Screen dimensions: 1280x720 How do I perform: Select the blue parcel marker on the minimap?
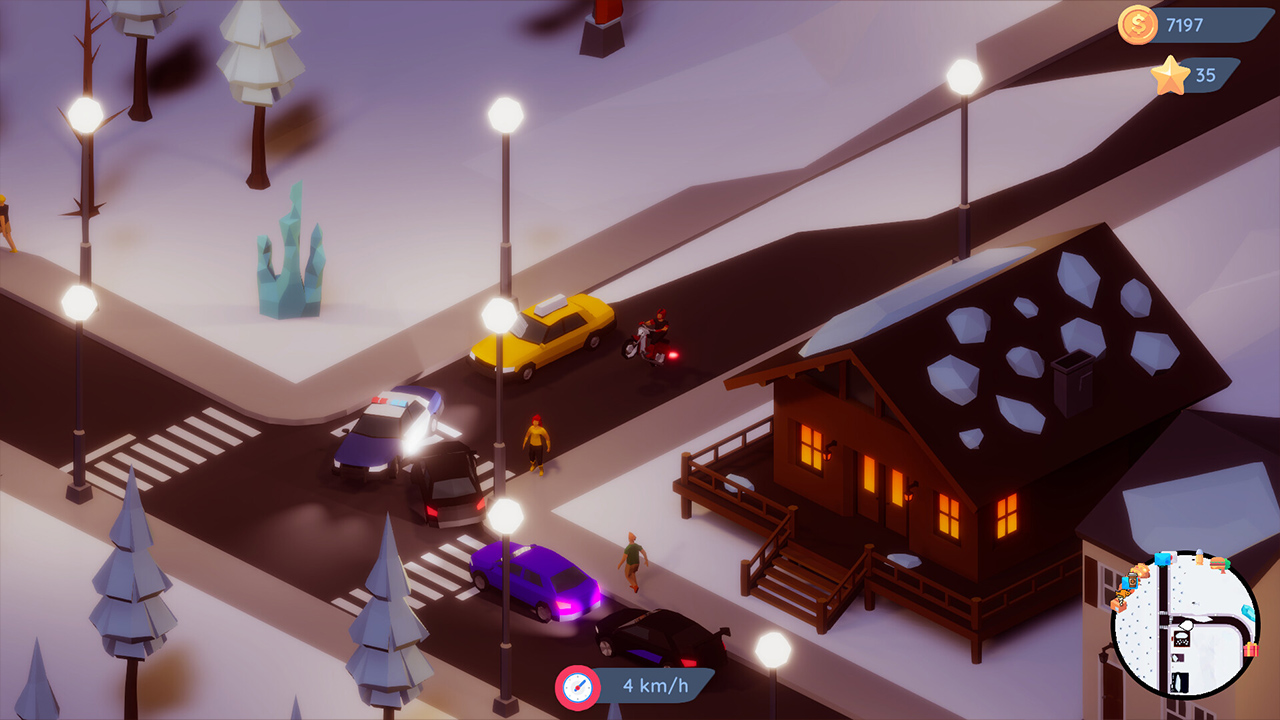click(x=1162, y=559)
